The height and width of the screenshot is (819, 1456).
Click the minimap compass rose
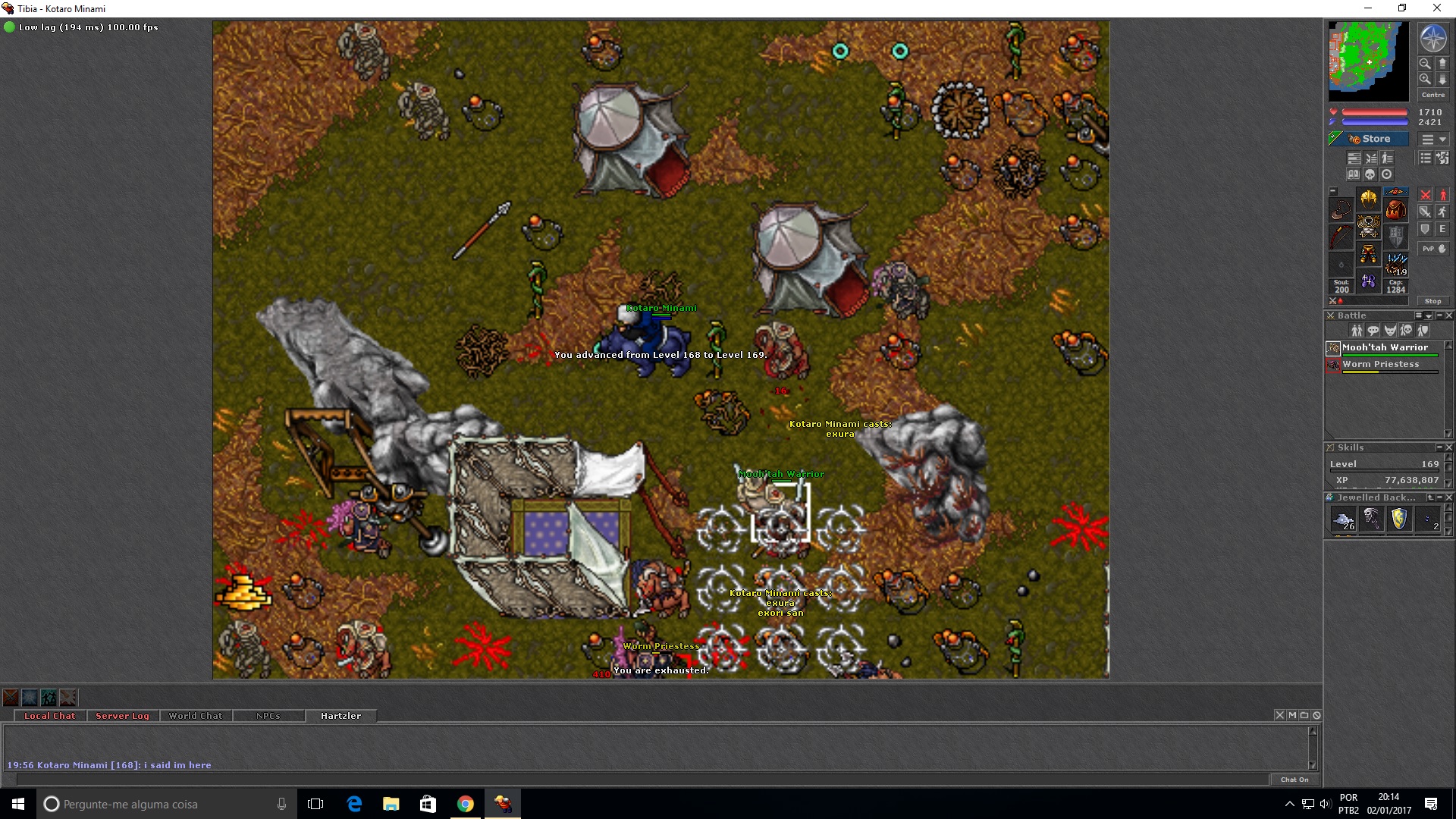[x=1432, y=39]
